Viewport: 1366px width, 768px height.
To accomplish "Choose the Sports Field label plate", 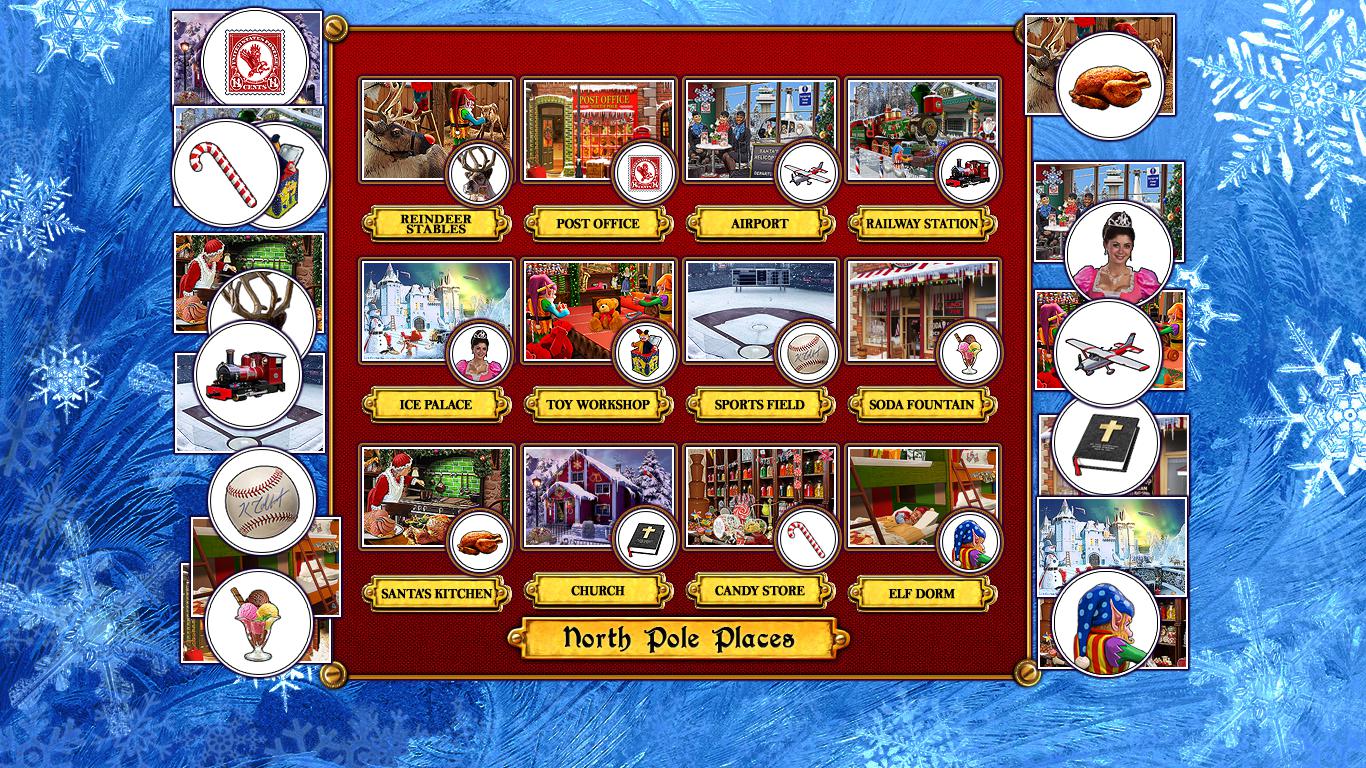I will pos(759,405).
